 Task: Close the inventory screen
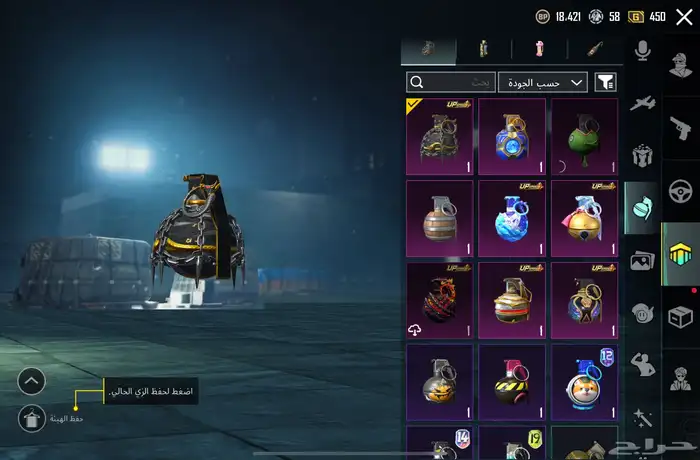[x=684, y=17]
